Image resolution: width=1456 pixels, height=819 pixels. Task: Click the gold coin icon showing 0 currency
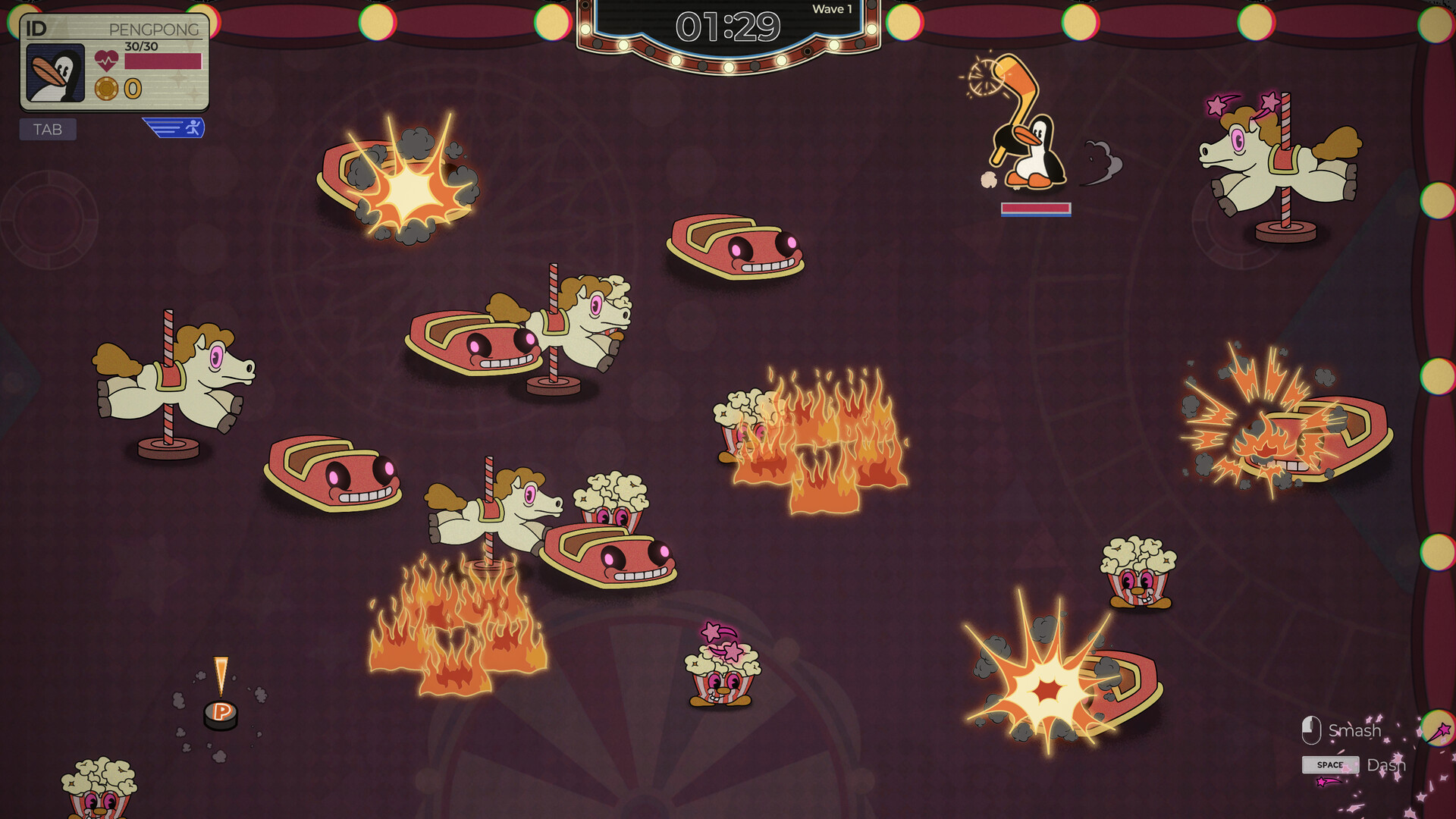pyautogui.click(x=107, y=89)
